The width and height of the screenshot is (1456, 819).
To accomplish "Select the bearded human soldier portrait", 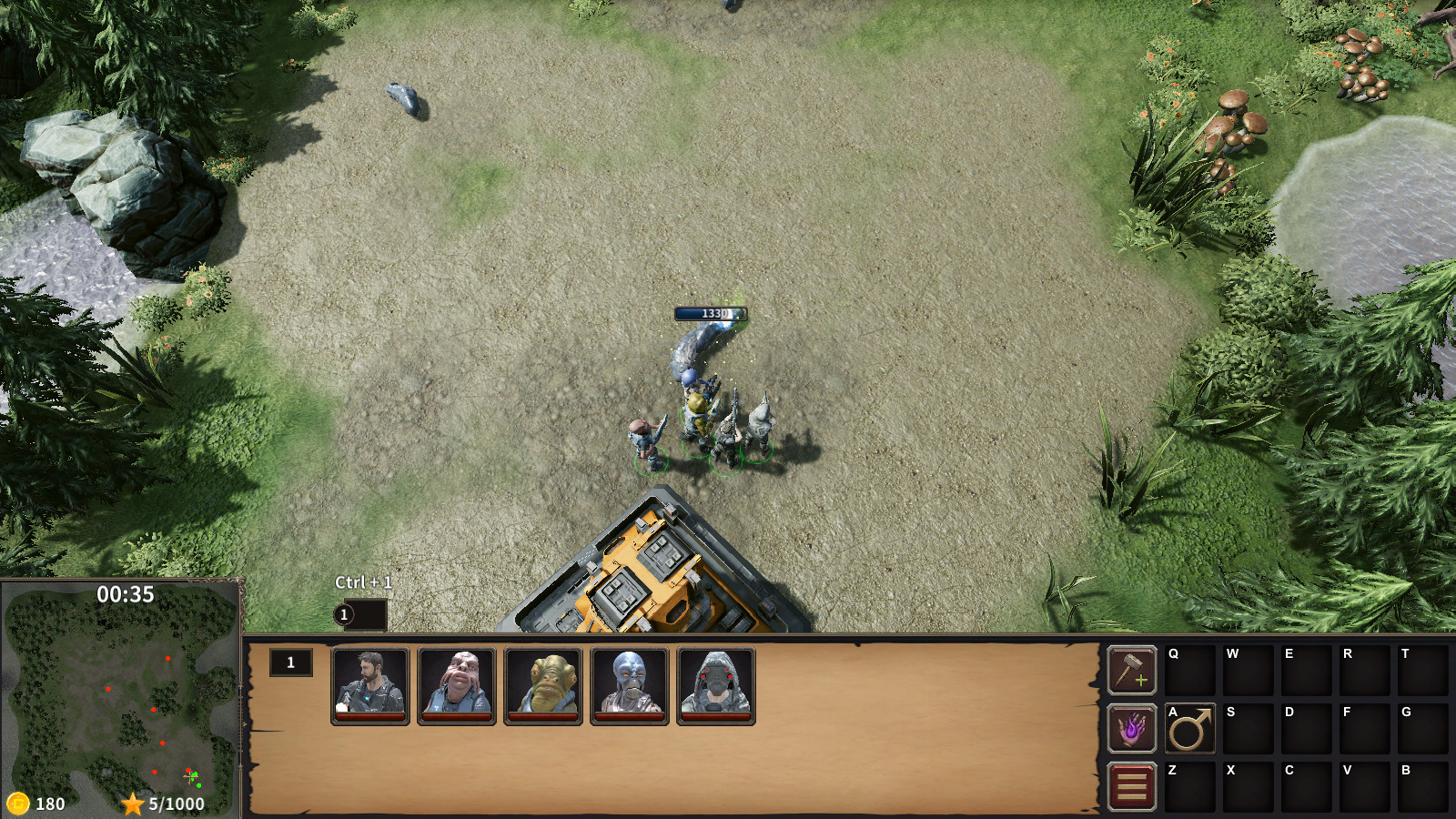I will coord(369,687).
